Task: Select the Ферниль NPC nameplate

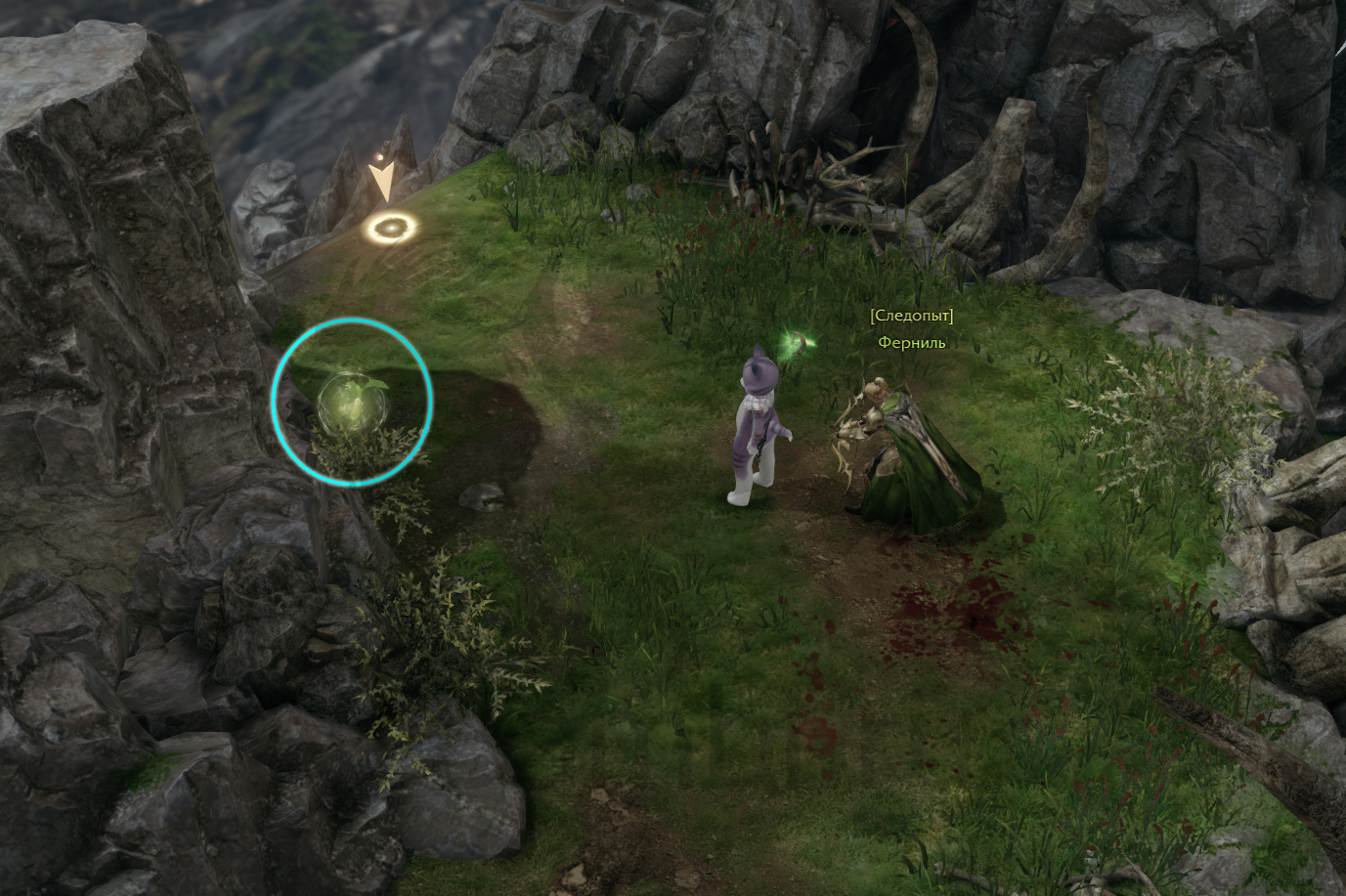Action: click(x=911, y=343)
